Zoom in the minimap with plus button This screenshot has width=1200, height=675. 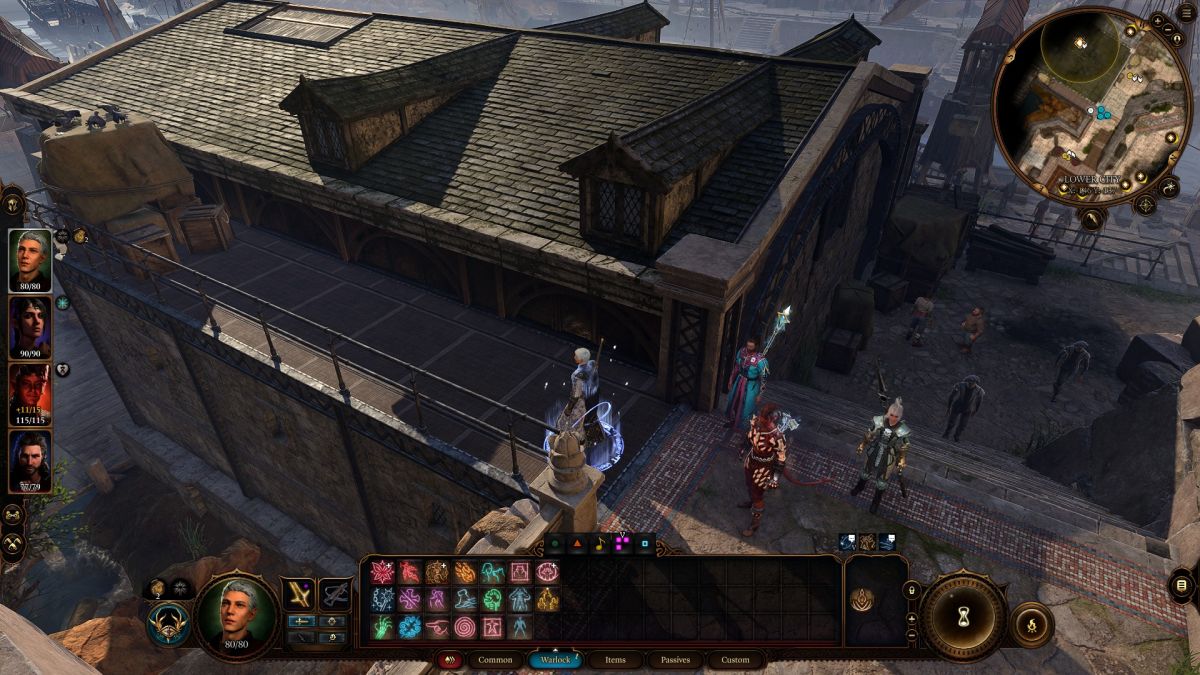coord(1158,21)
